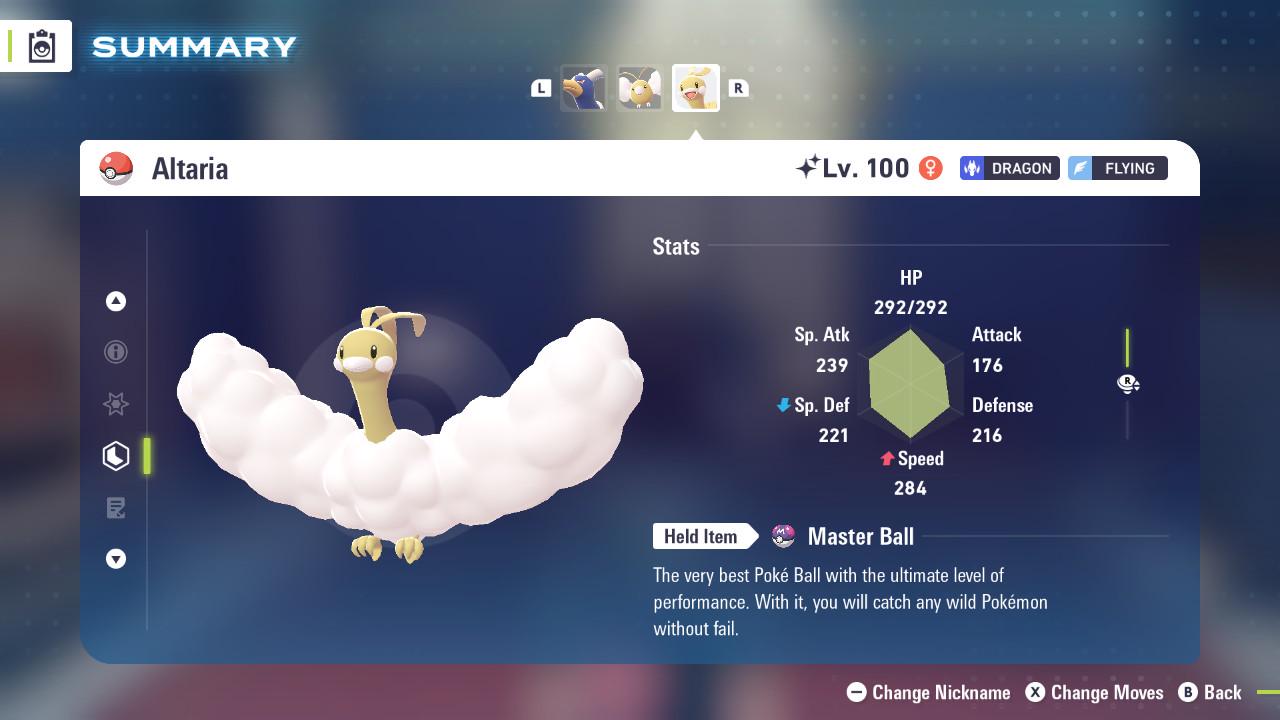
Task: Open the info page using the sidebar "i" icon
Action: pyautogui.click(x=116, y=352)
